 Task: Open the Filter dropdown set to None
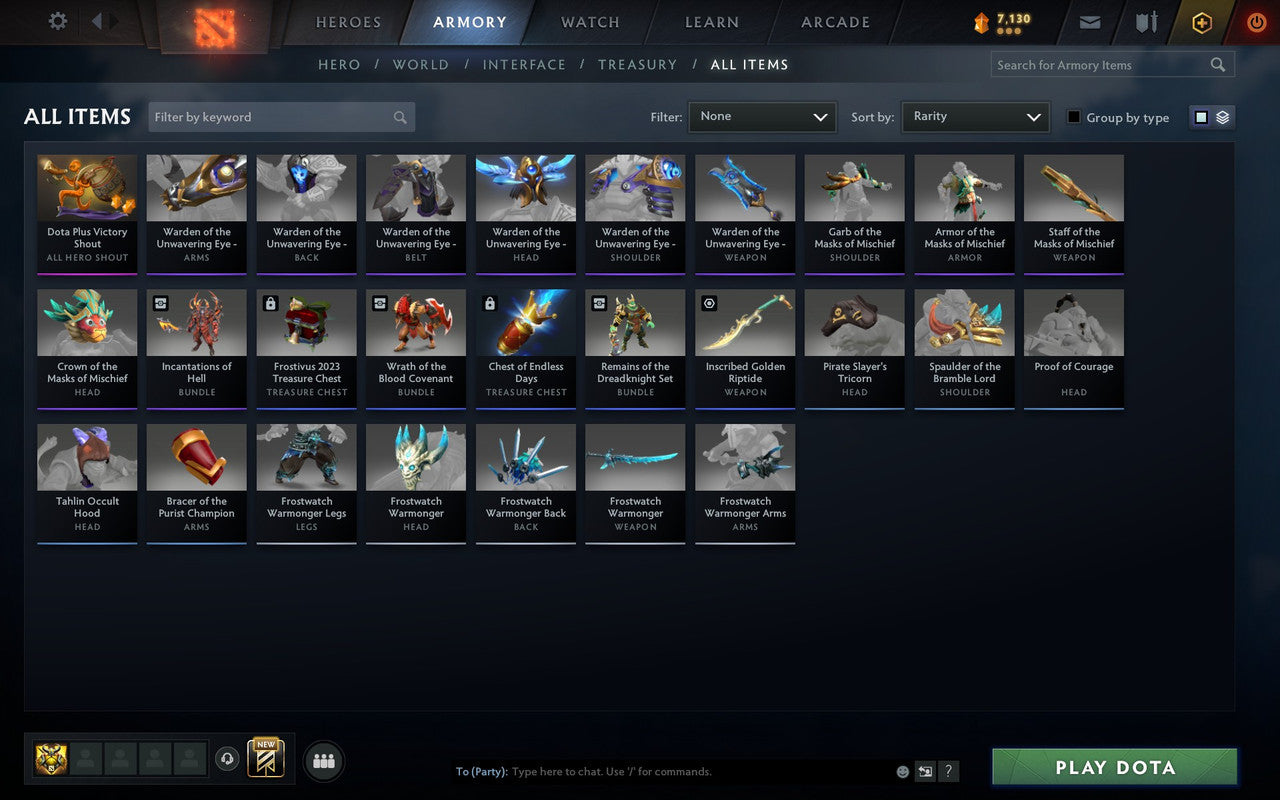762,116
